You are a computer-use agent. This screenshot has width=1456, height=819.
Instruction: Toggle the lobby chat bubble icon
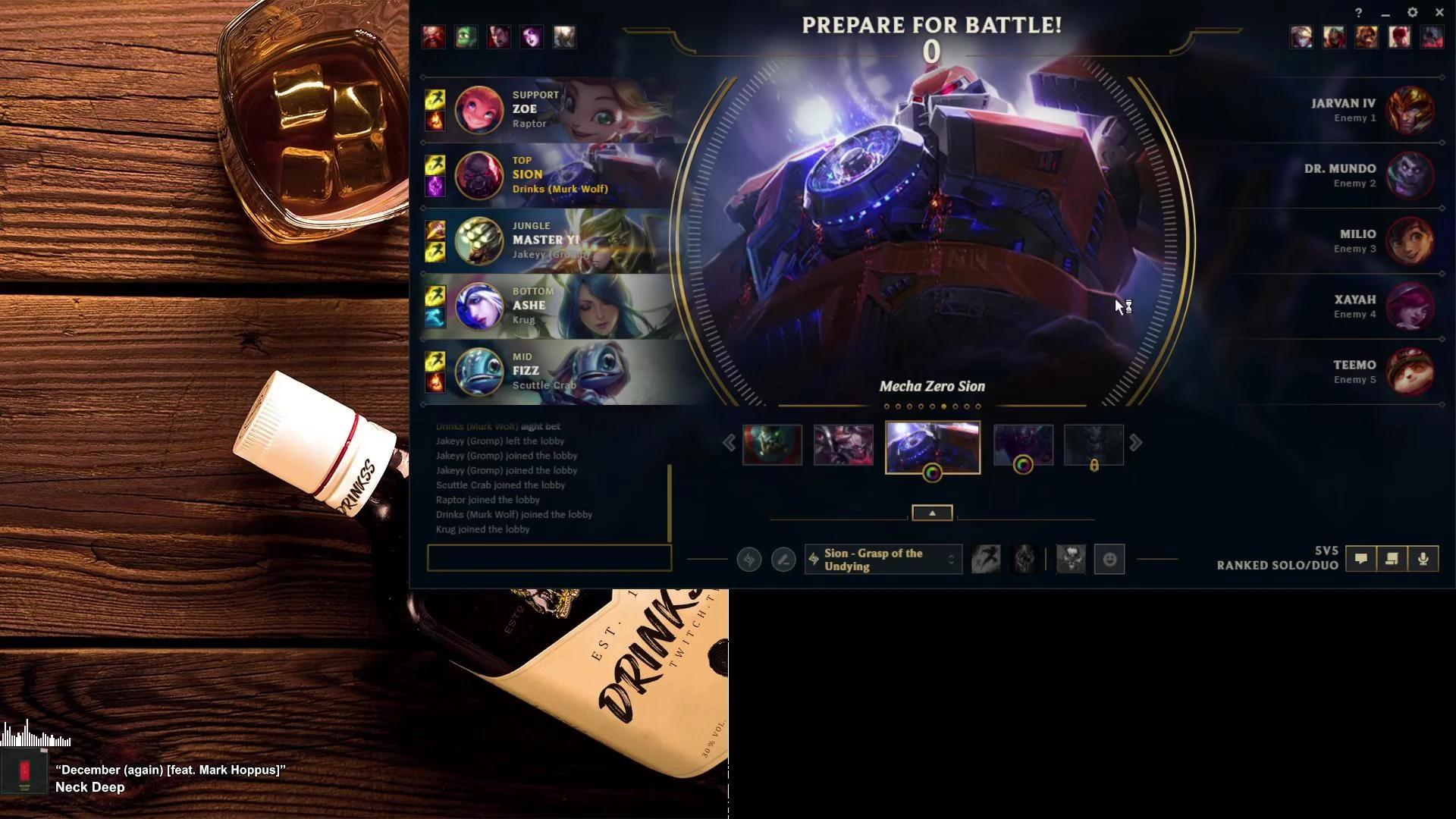[1362, 559]
